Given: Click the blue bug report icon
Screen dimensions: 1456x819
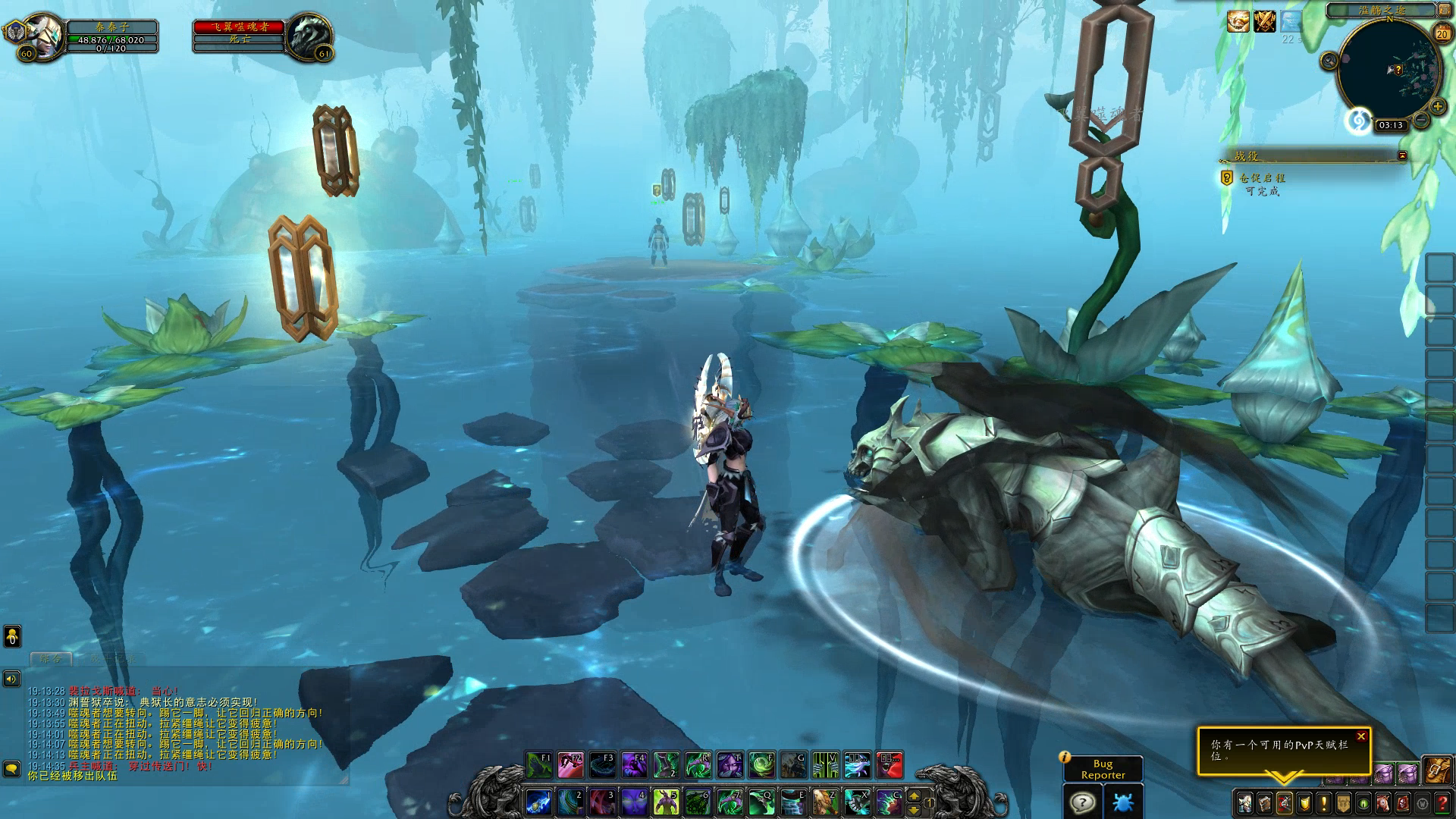Looking at the screenshot, I should pos(1123,802).
